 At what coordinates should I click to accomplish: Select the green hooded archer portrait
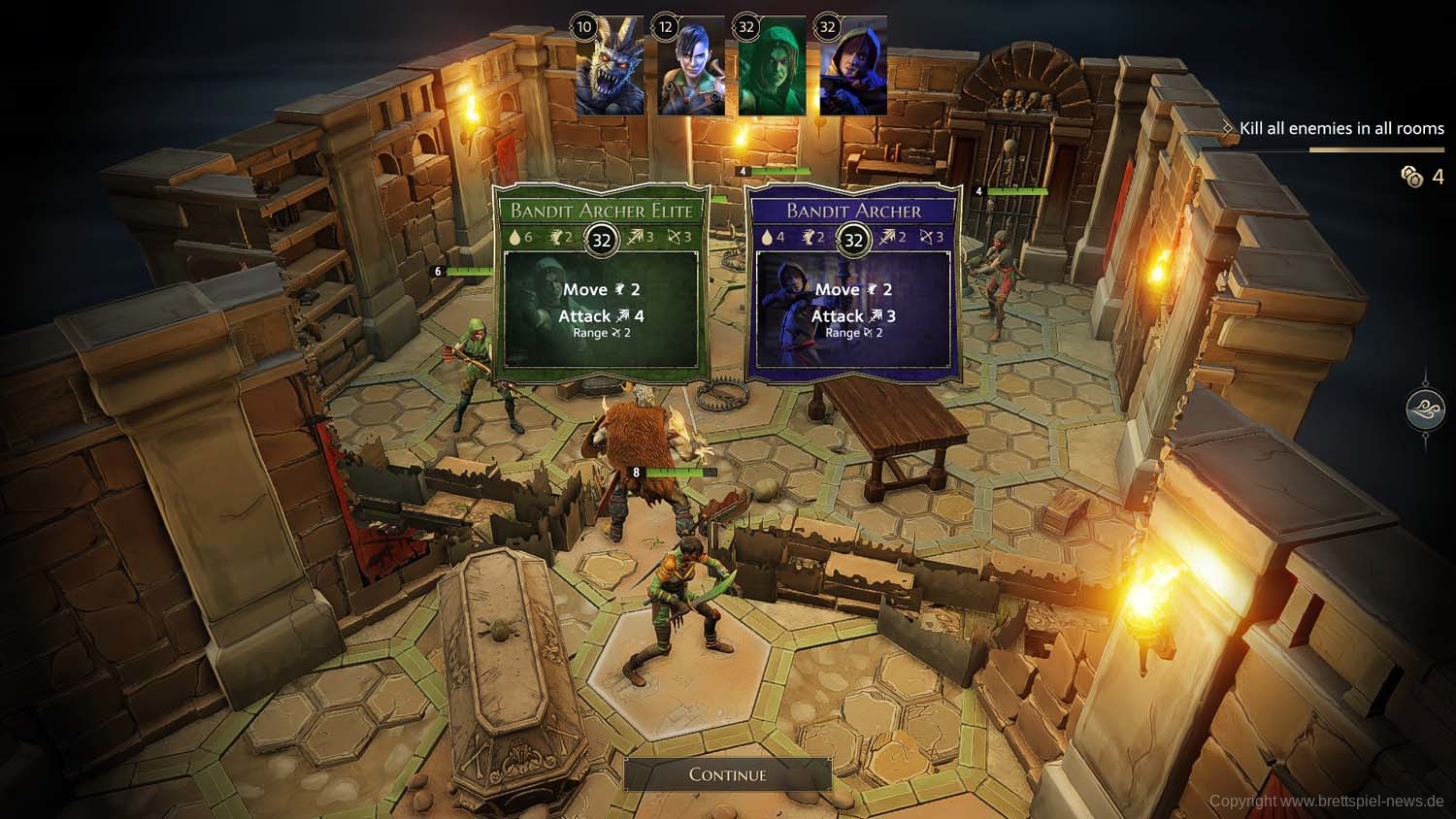click(772, 68)
